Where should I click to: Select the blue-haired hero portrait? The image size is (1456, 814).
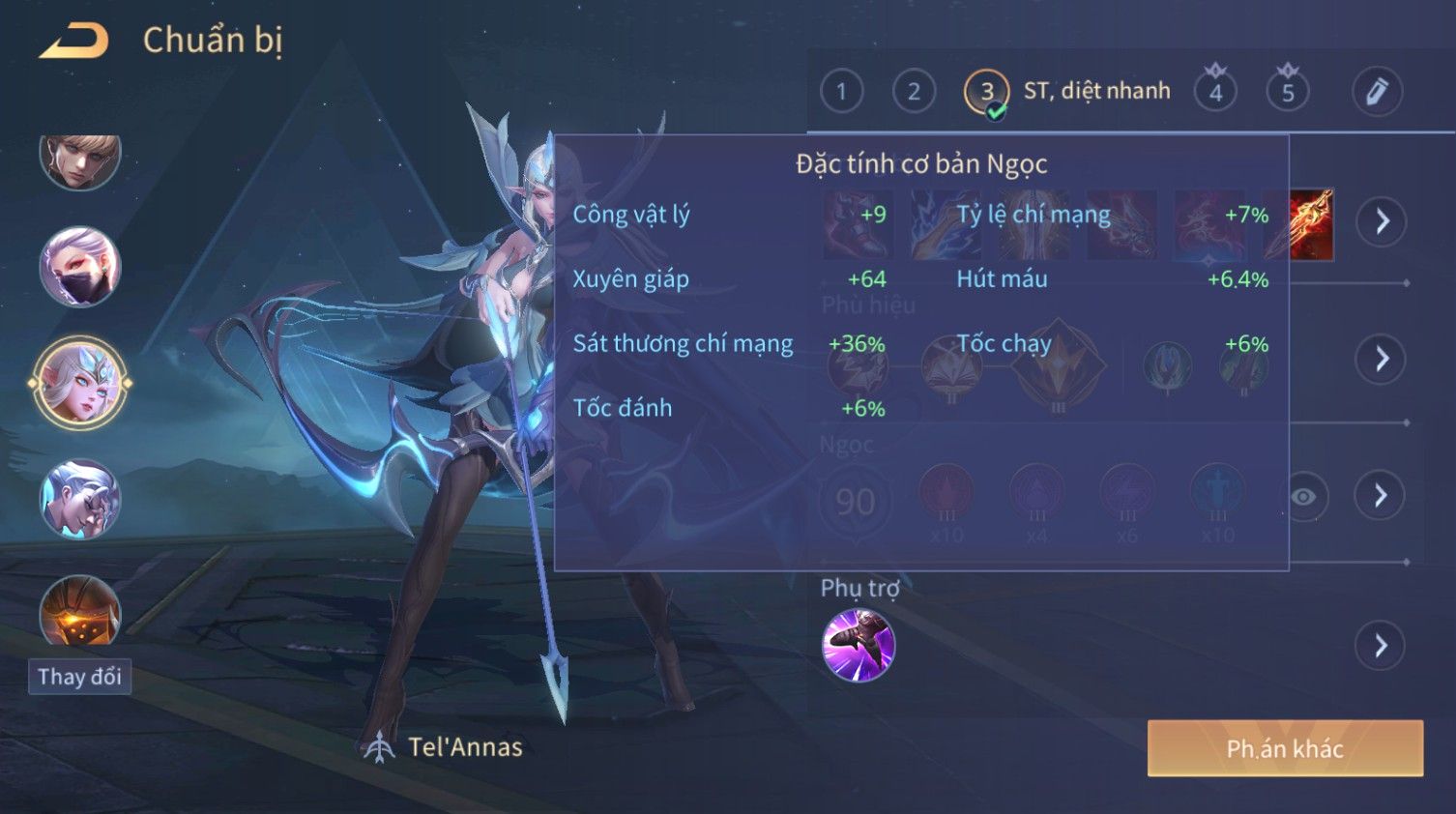click(x=79, y=500)
